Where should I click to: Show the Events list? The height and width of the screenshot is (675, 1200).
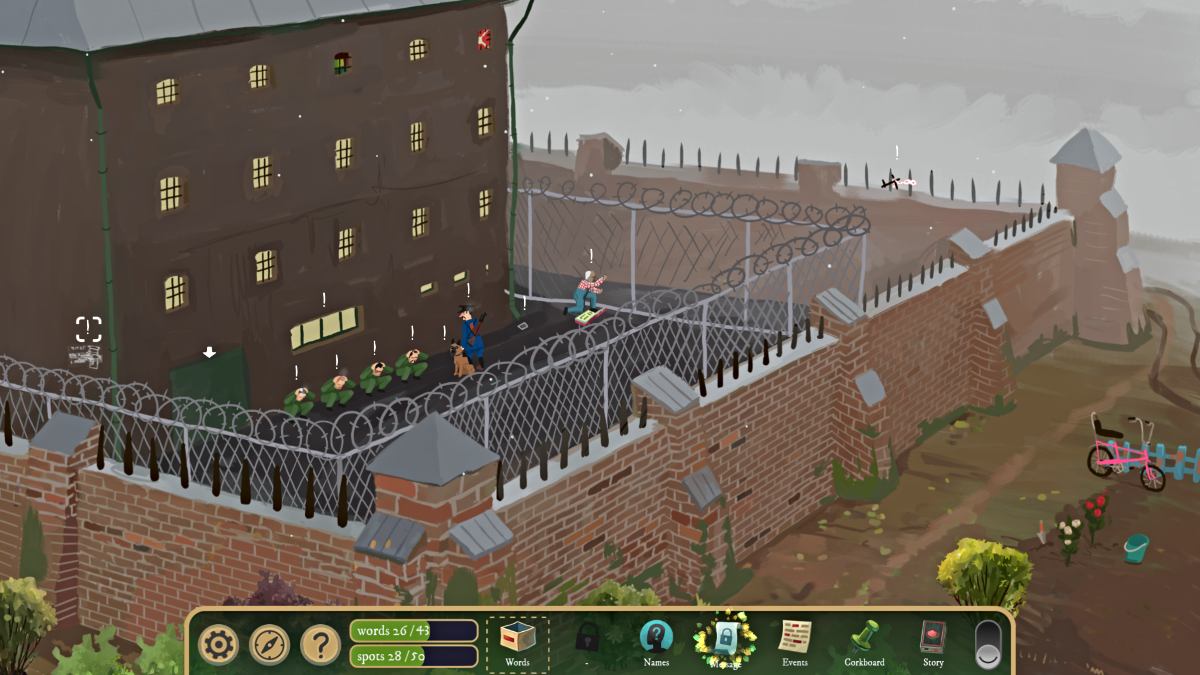[x=795, y=642]
